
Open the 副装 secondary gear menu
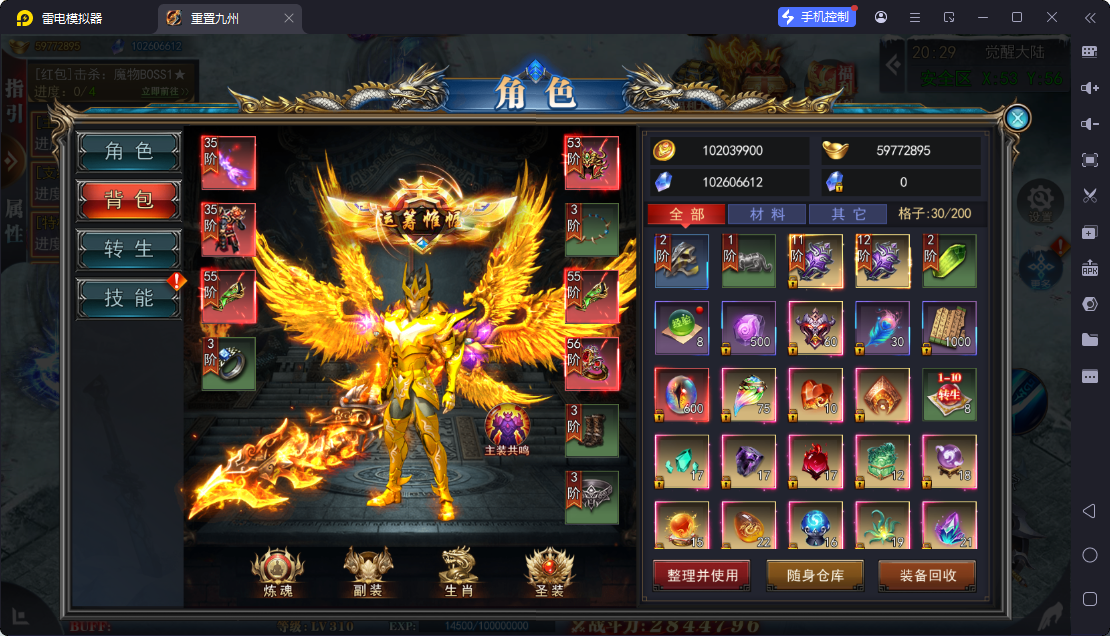pos(367,573)
